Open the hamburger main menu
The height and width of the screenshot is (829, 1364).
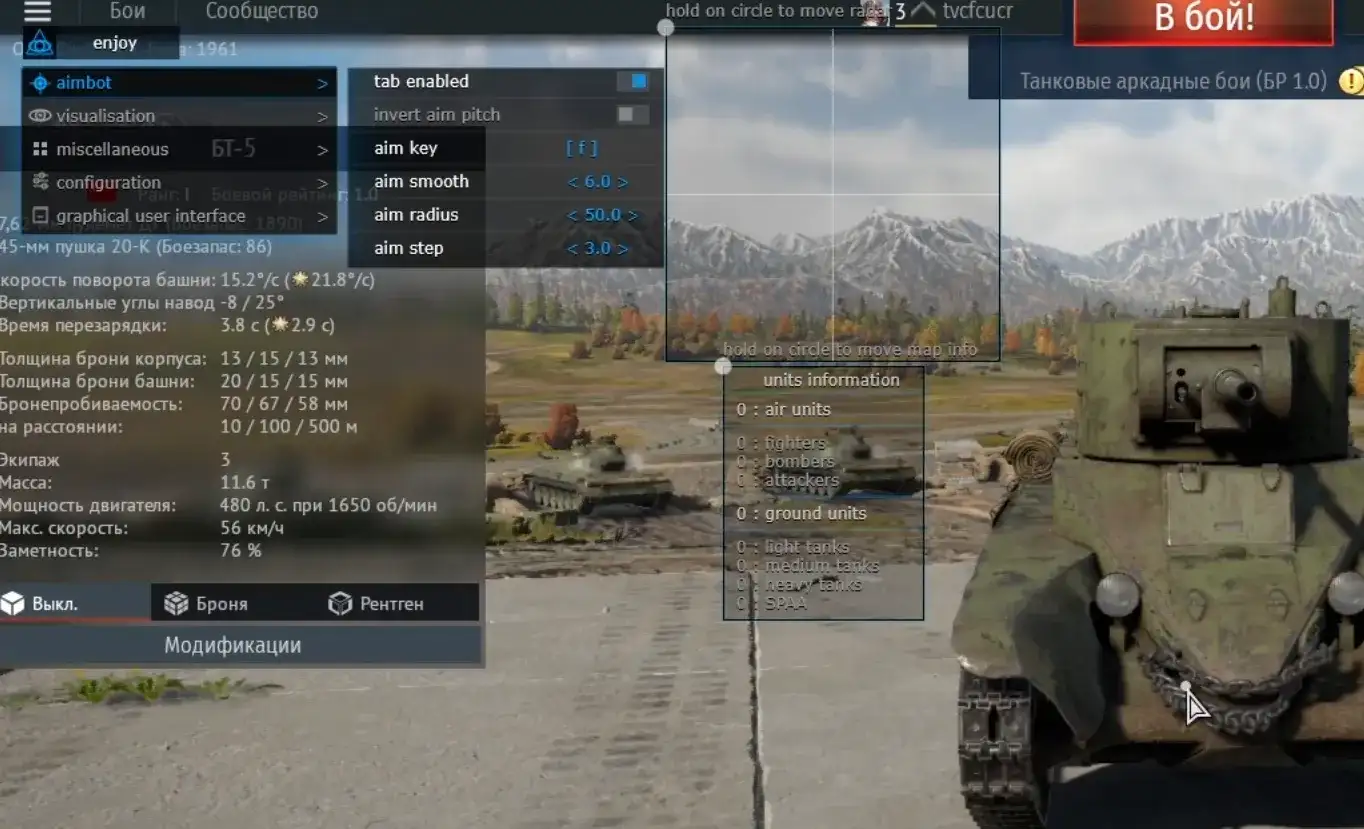[37, 12]
